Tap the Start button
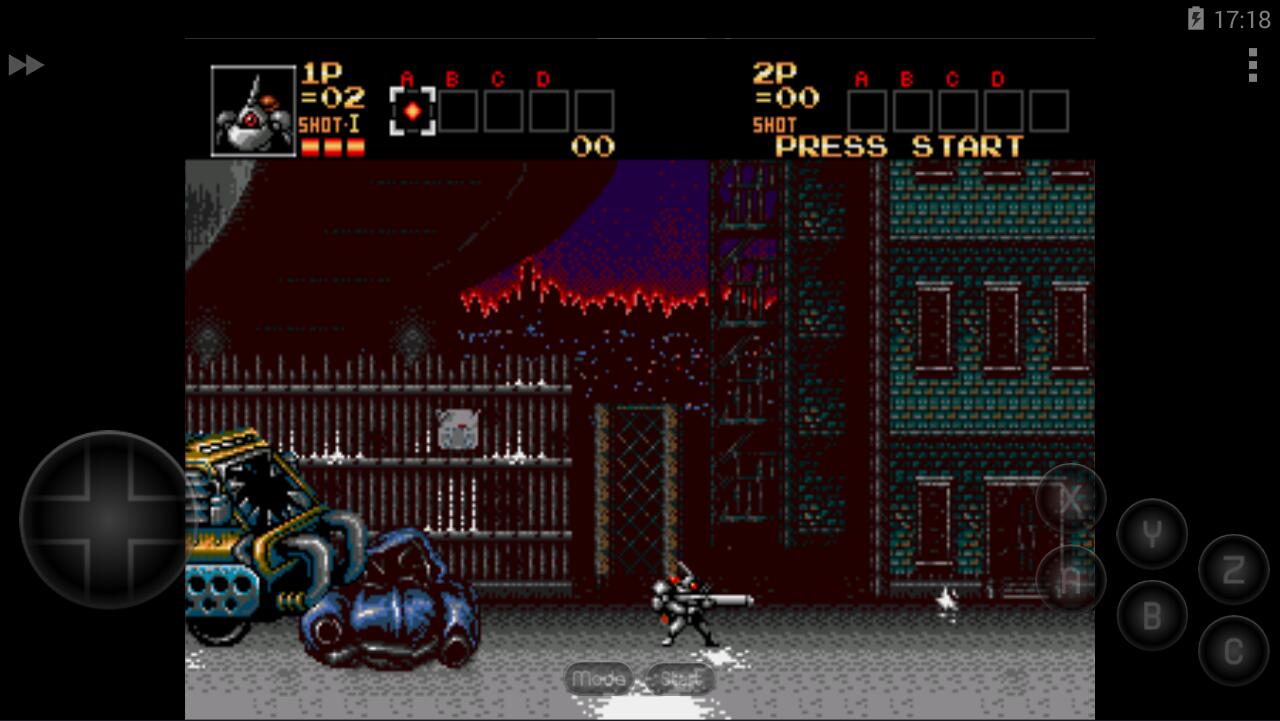Viewport: 1280px width, 721px height. 680,679
